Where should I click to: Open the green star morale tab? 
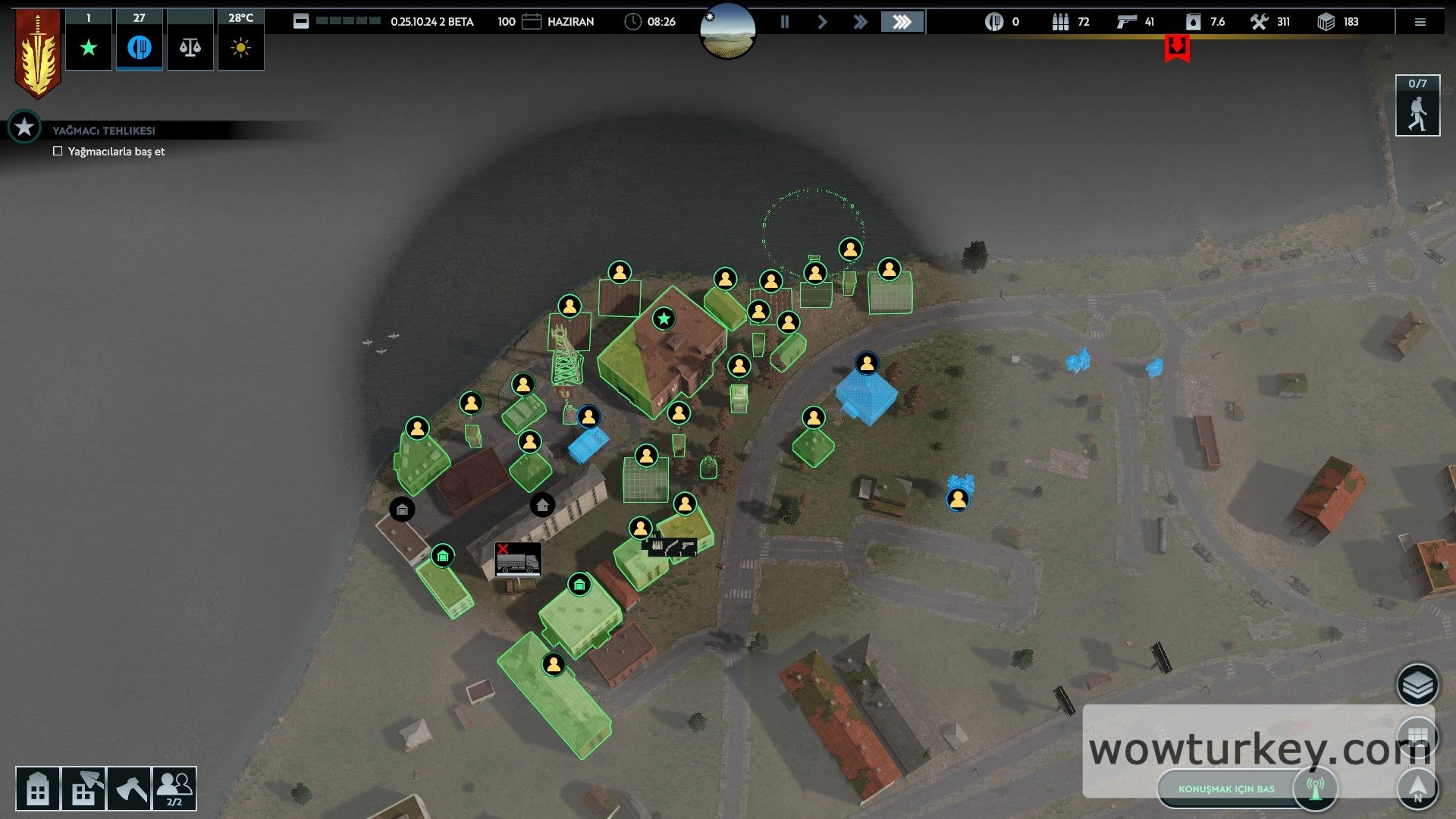(x=89, y=48)
